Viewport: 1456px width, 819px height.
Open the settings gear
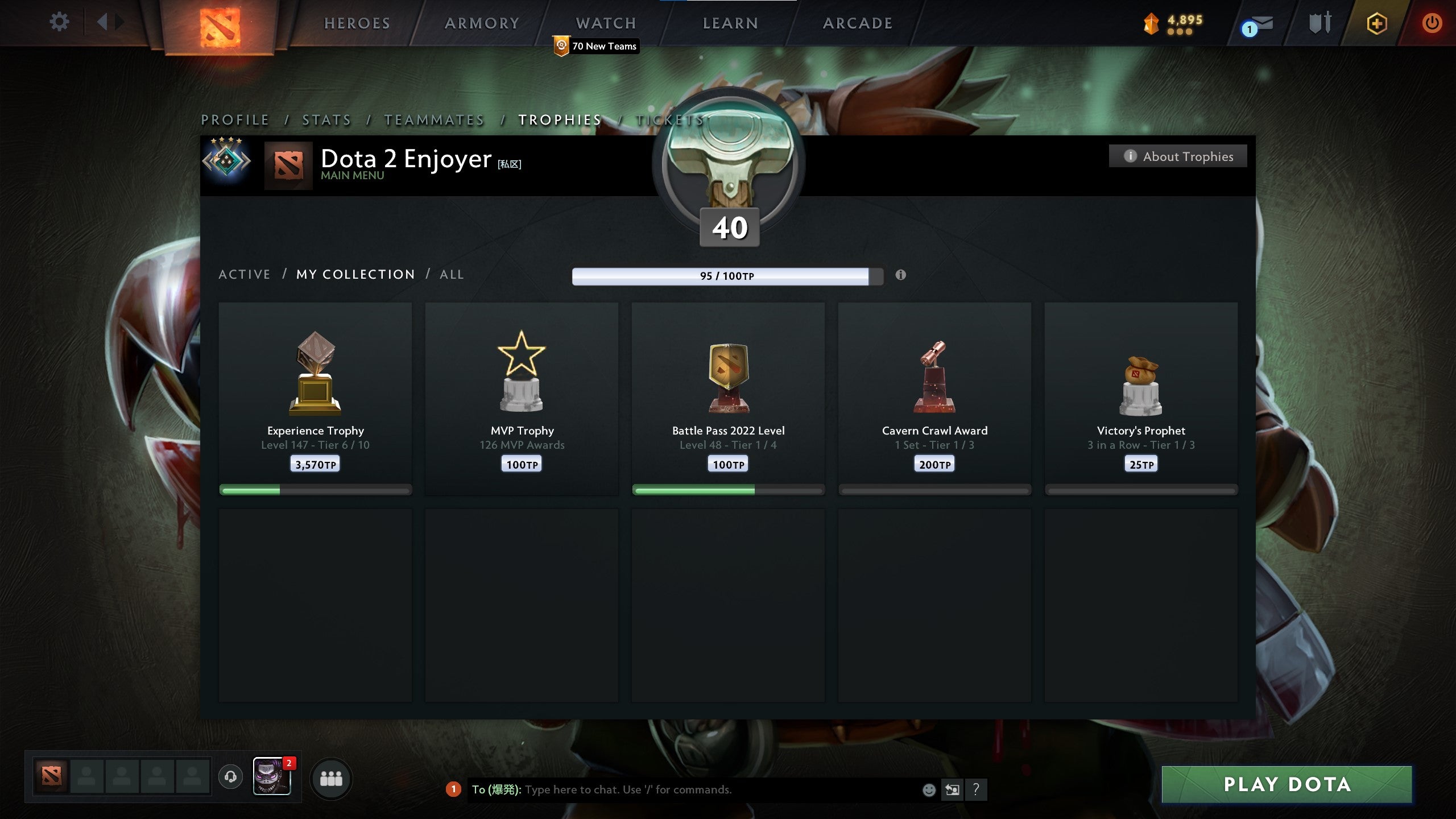pos(59,22)
